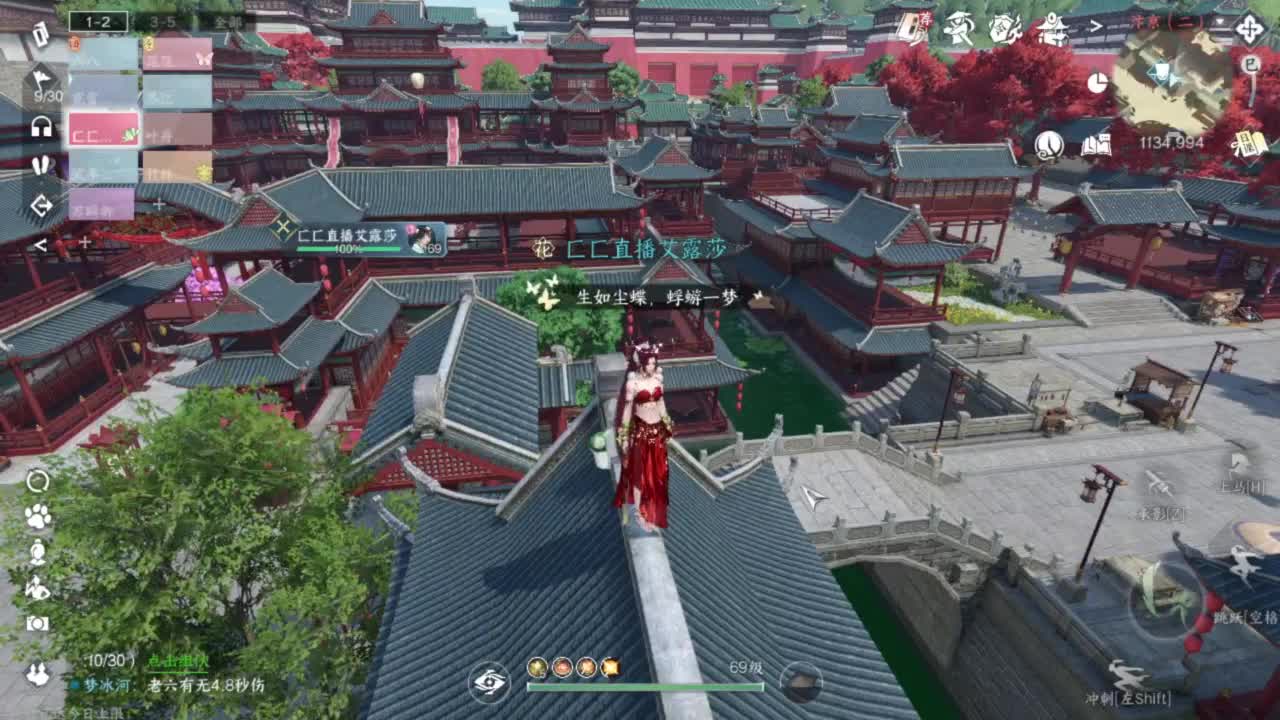Expand the quest tracker with the > arrow
The height and width of the screenshot is (720, 1280).
(x=1095, y=25)
